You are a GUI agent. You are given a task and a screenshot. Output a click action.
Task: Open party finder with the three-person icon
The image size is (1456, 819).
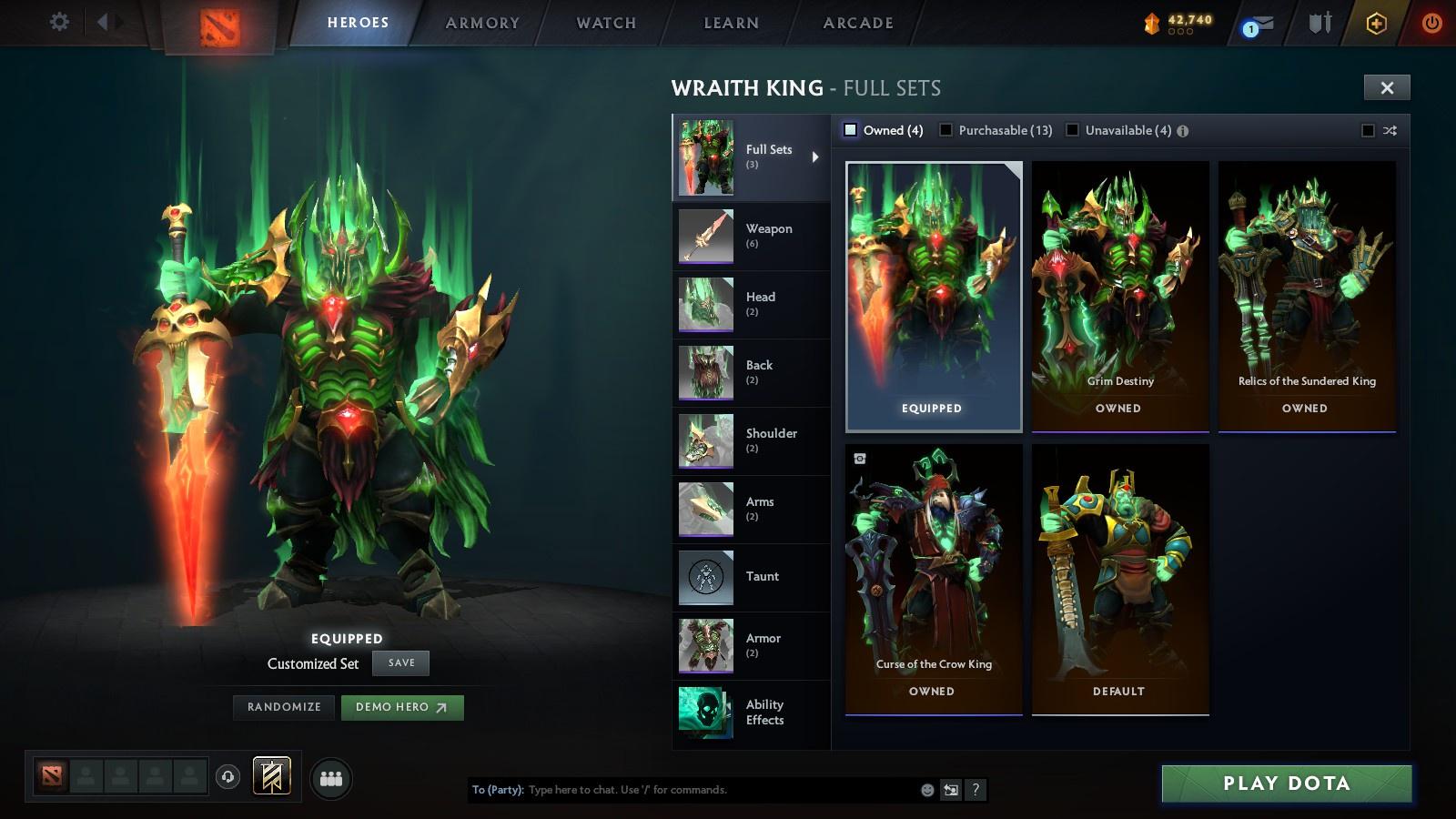[x=333, y=778]
